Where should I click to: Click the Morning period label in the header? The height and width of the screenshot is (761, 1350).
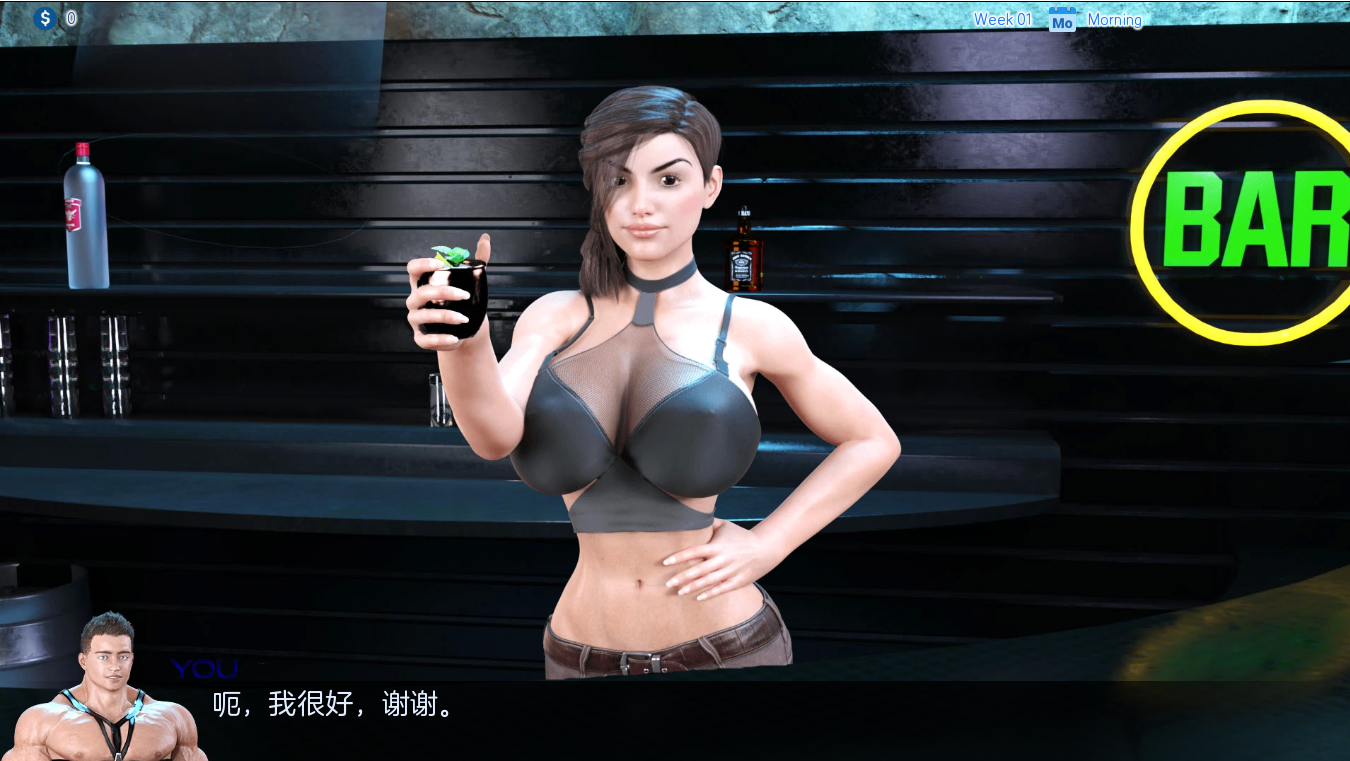point(1114,20)
